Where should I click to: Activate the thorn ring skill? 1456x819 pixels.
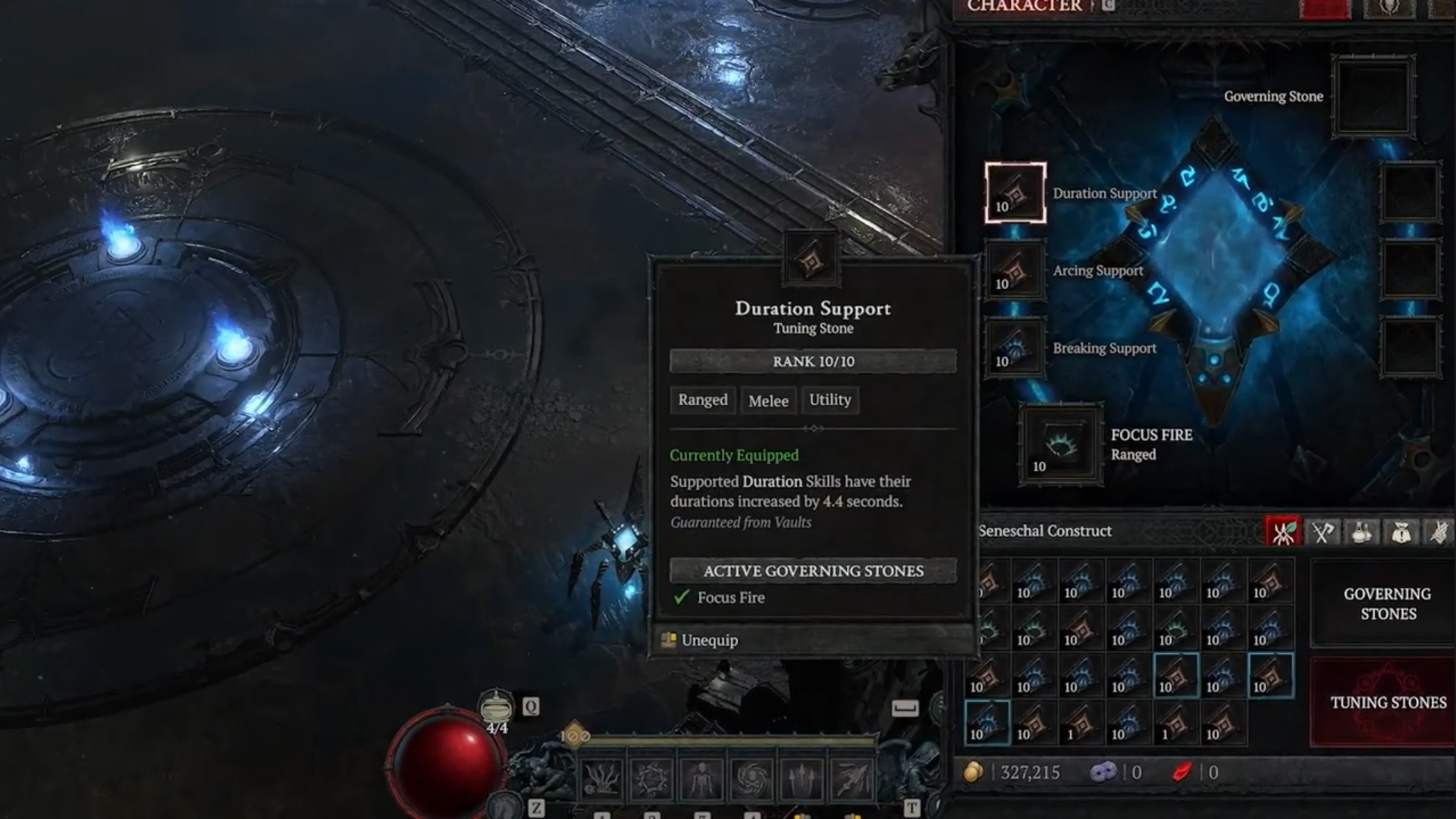[652, 779]
